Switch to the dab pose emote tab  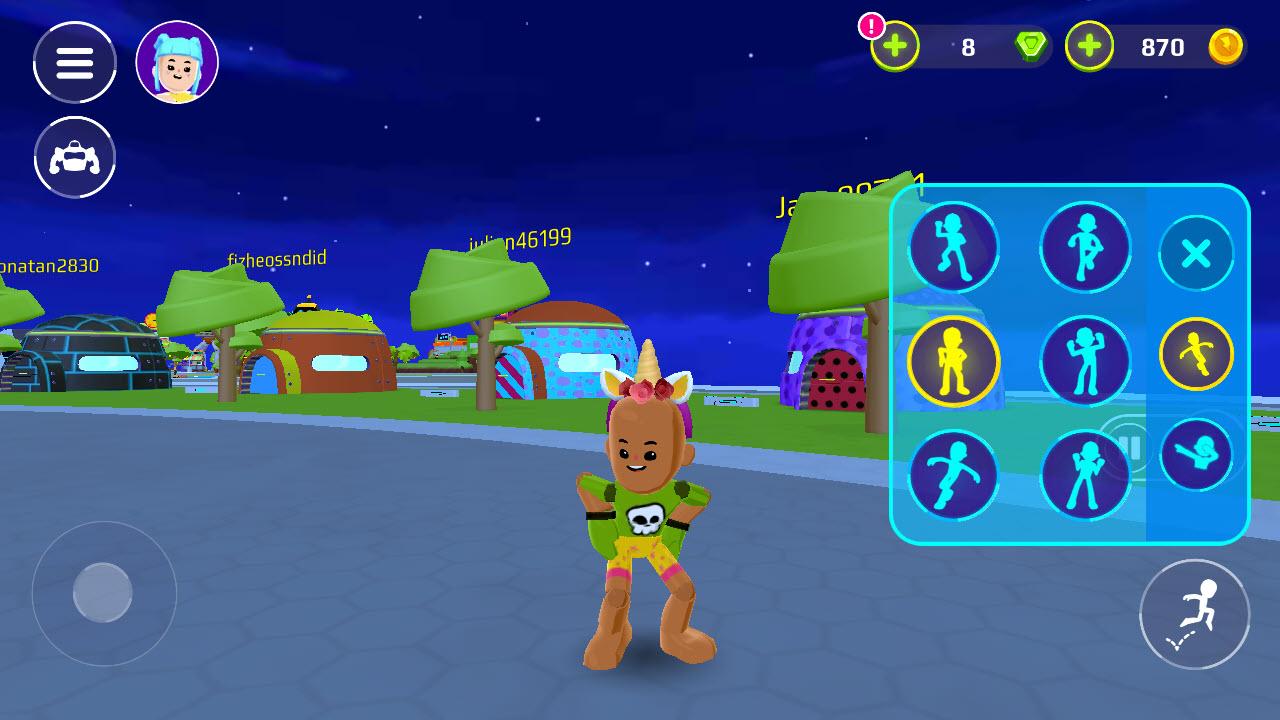coord(1196,455)
